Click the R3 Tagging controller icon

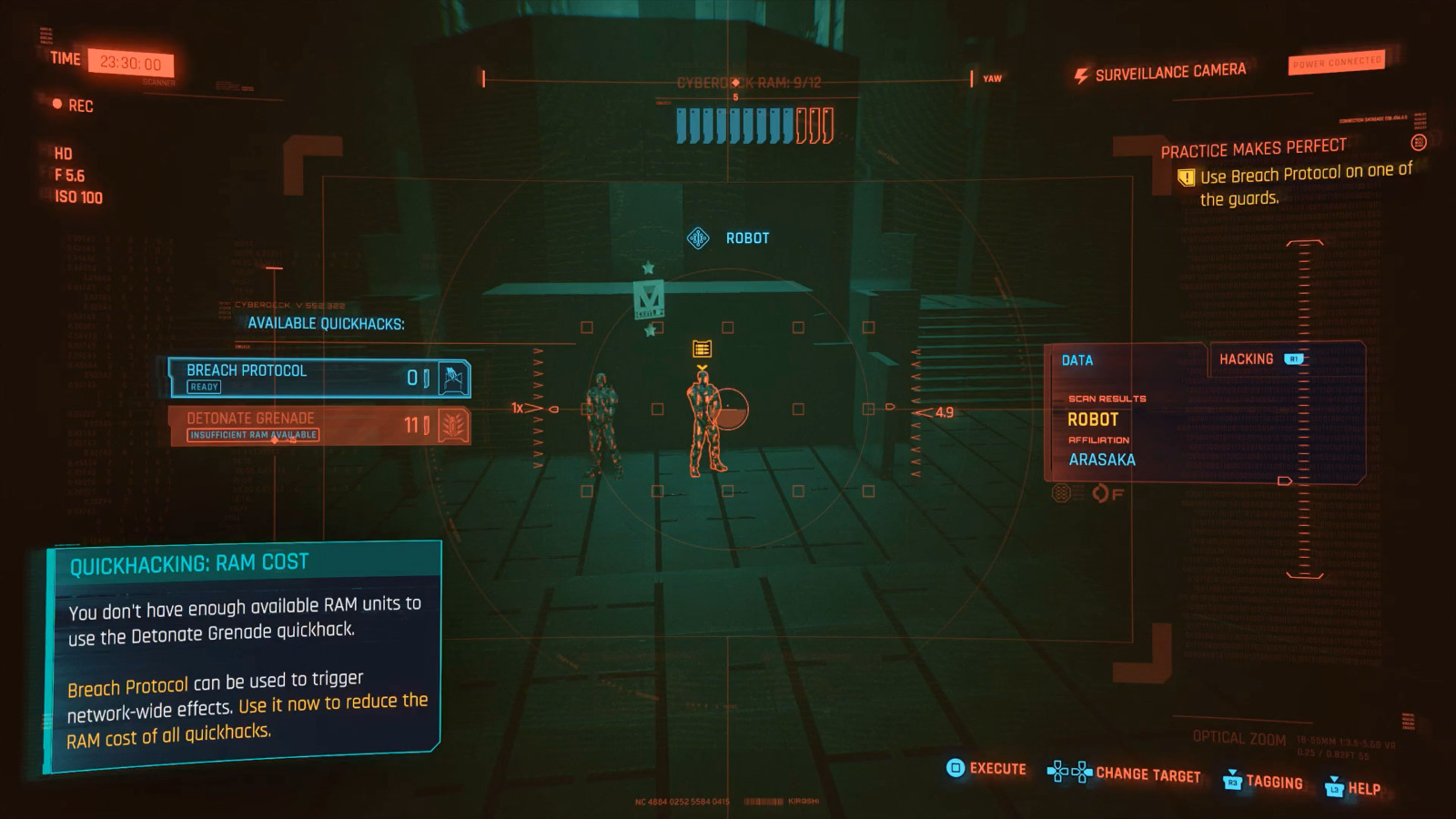pos(1233,784)
